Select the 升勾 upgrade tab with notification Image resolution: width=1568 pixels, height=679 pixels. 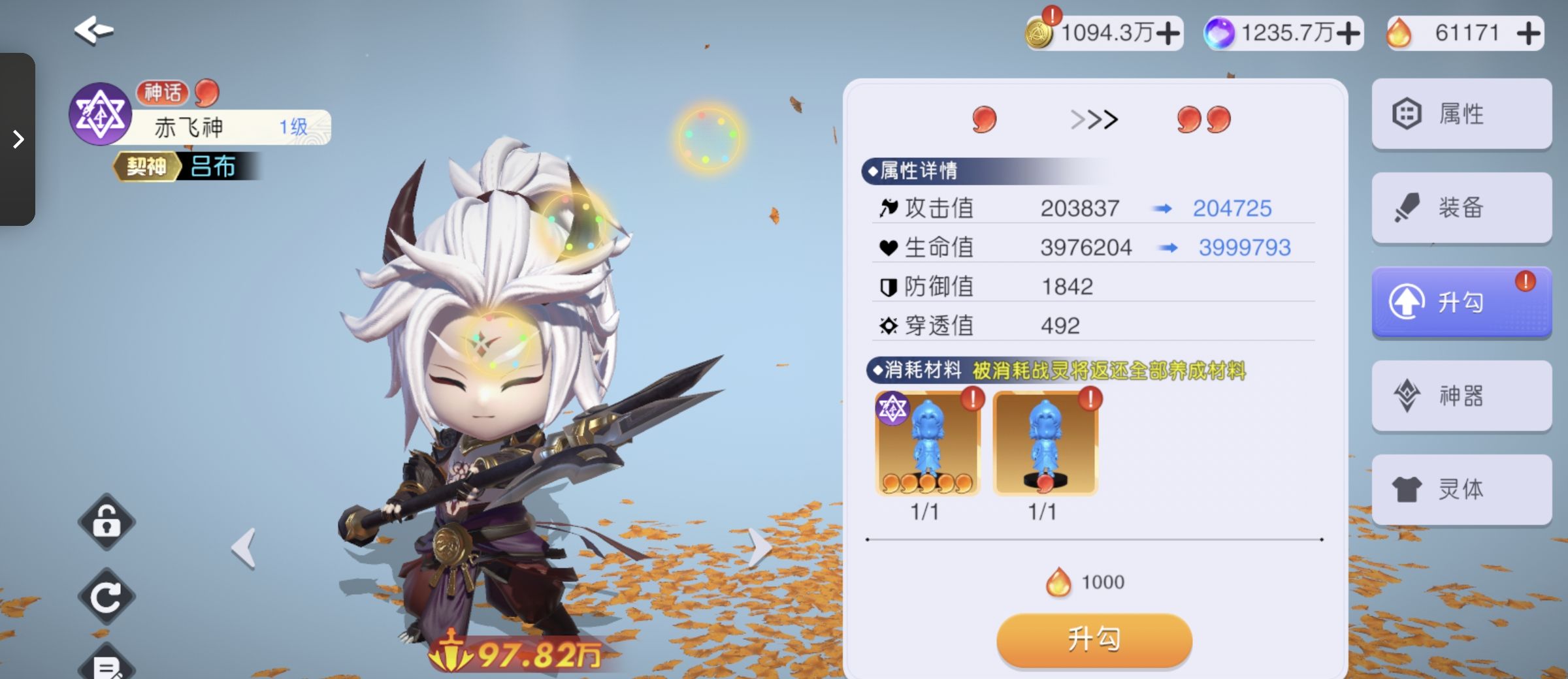click(x=1460, y=302)
